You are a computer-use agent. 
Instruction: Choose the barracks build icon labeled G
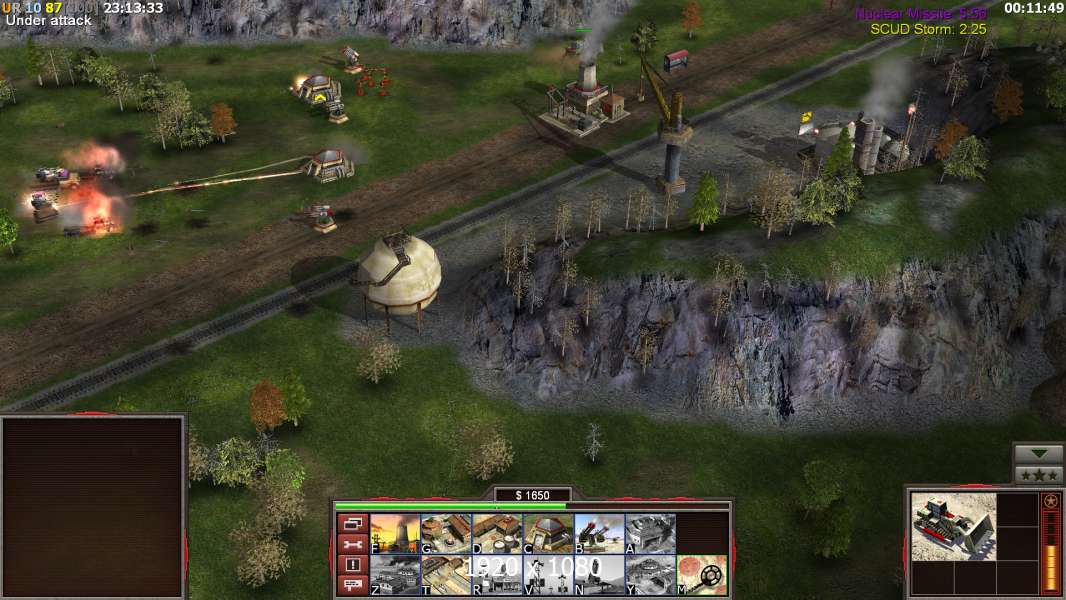[446, 533]
